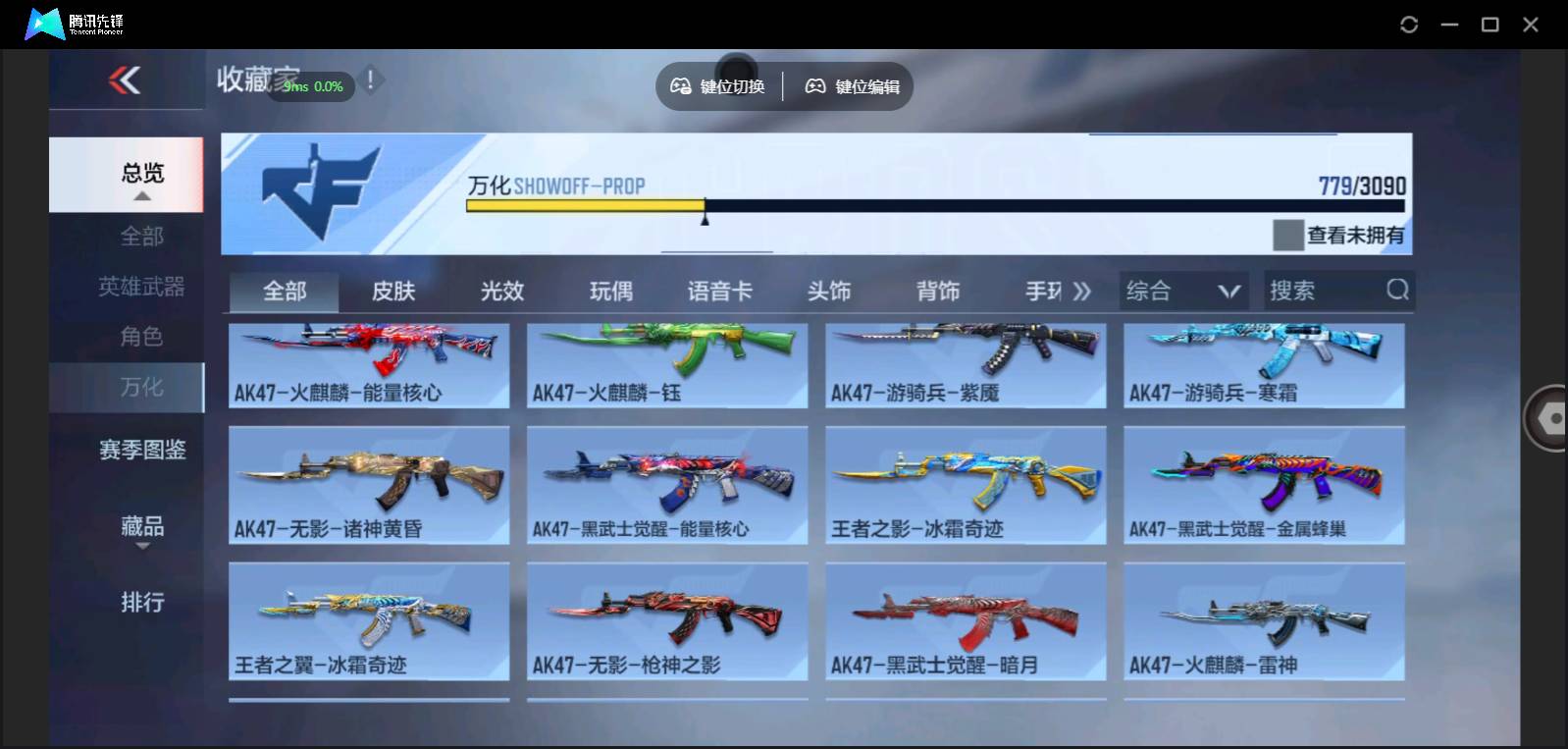Select the AK47-火麒麟-能量核心 thumbnail
The height and width of the screenshot is (749, 1568).
tap(369, 365)
